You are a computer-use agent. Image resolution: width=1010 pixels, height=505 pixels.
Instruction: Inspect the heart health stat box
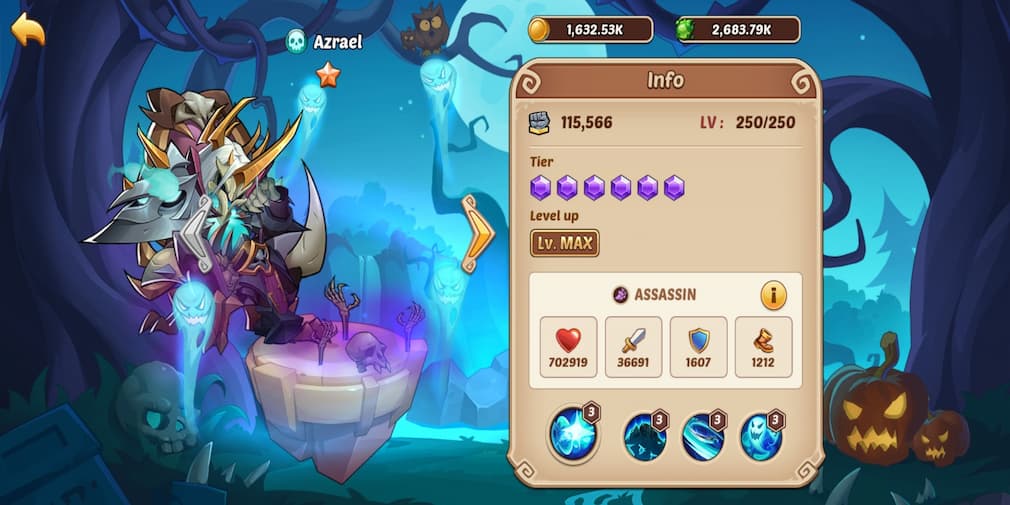pyautogui.click(x=568, y=347)
